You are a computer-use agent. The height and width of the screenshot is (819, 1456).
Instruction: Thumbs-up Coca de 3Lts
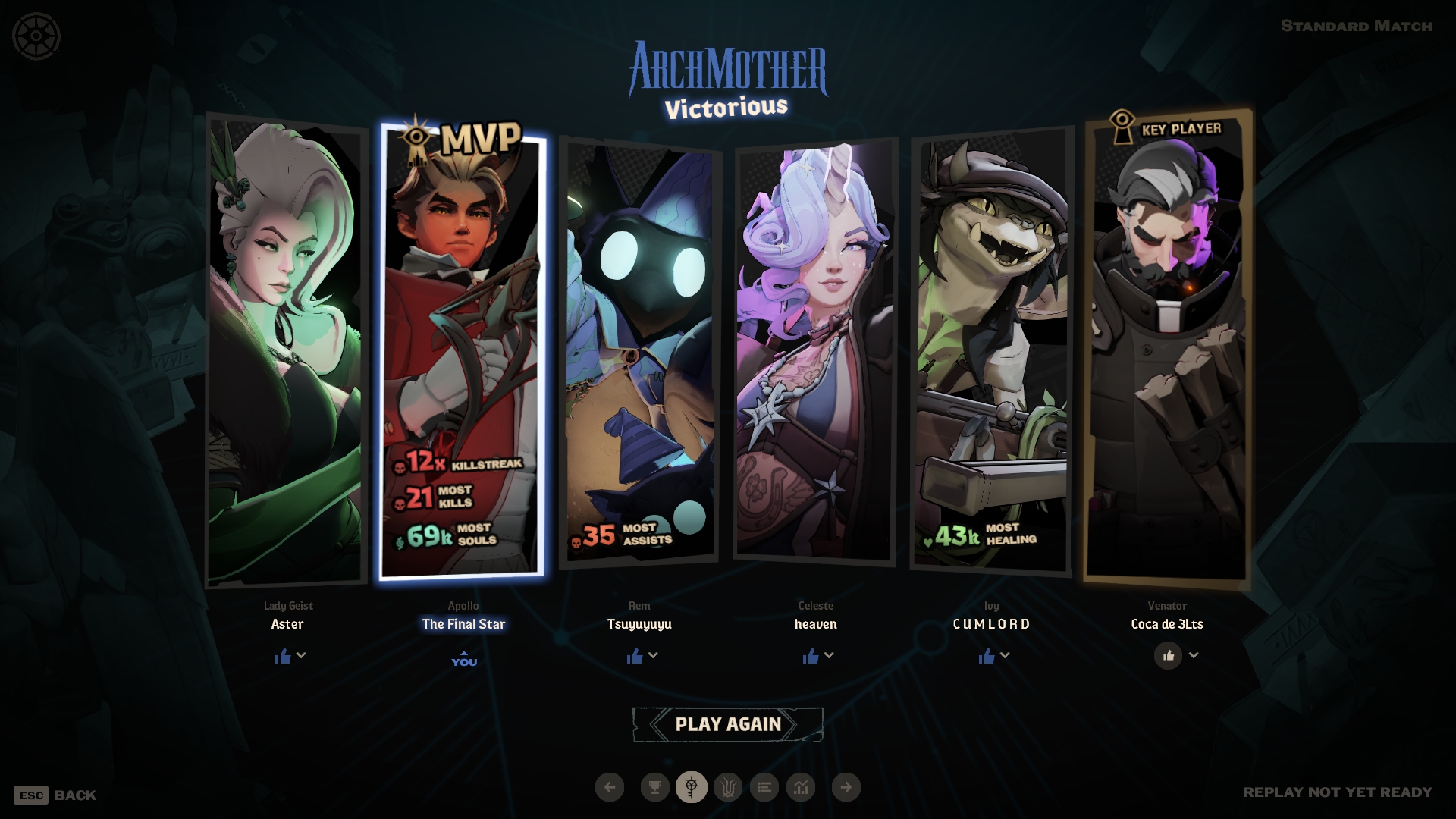coord(1168,655)
